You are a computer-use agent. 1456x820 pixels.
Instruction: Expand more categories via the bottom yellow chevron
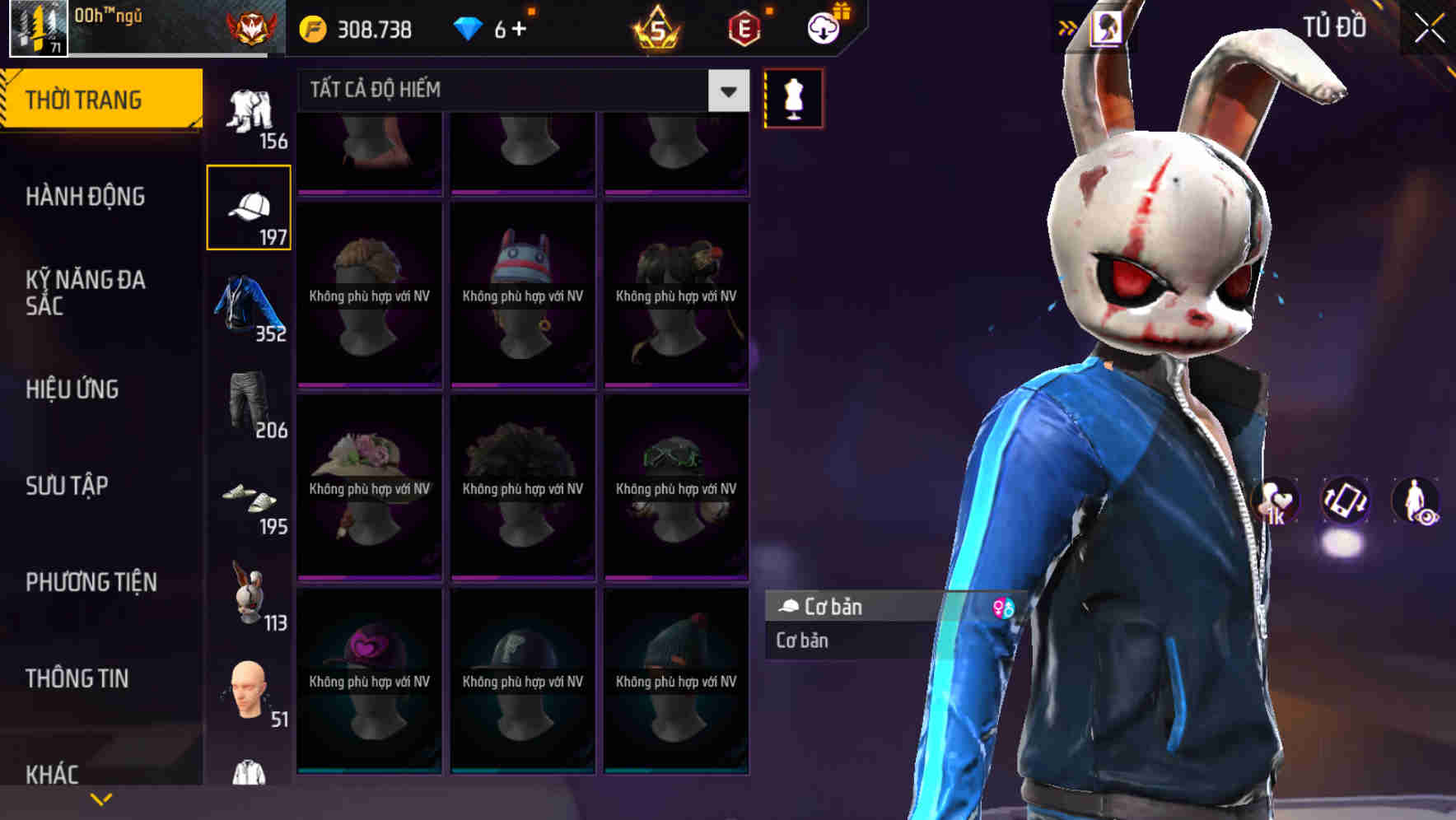(x=101, y=798)
